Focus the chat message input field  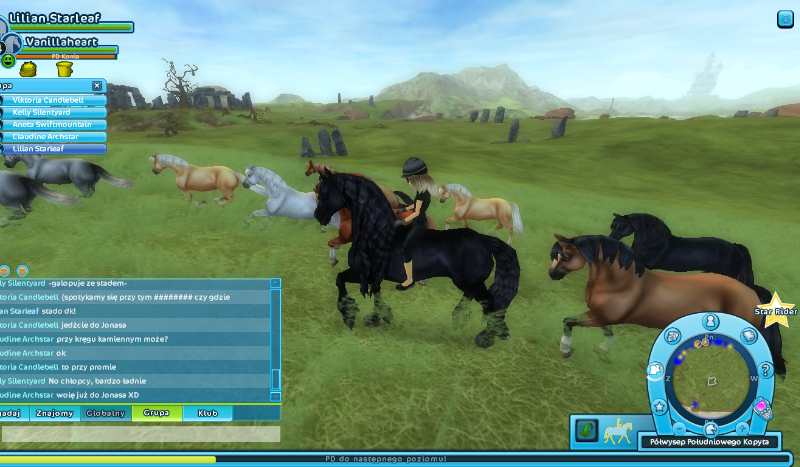coord(140,434)
